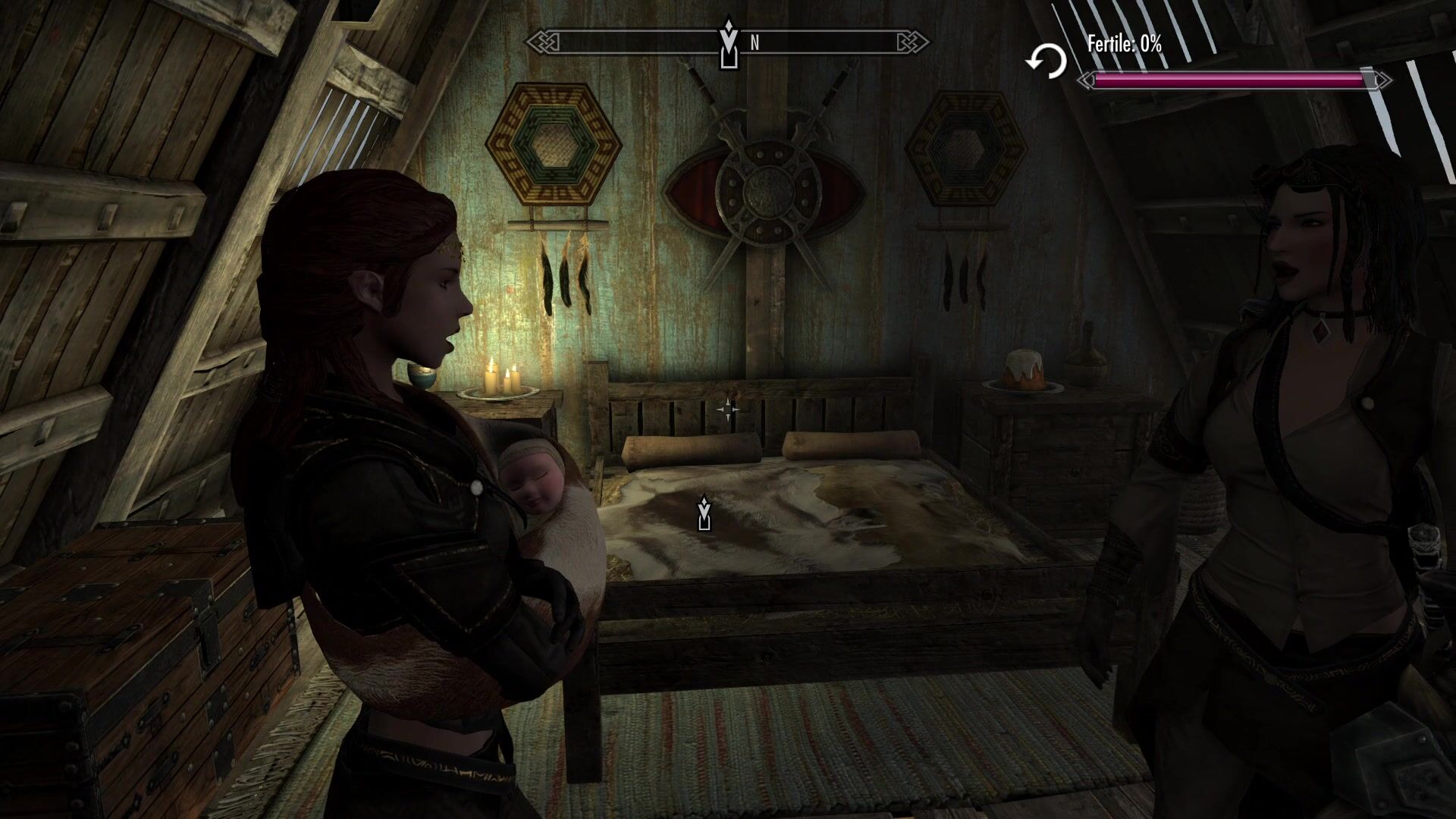Select the floating quest marker over the bed

(x=704, y=513)
